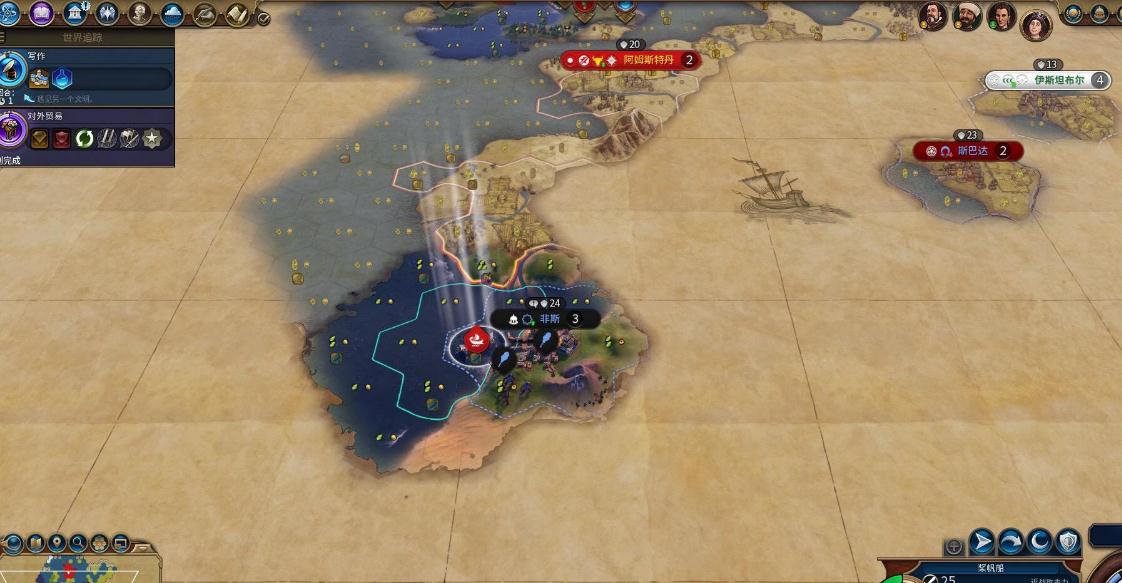Open the scroll and feather icon
Image resolution: width=1122 pixels, height=583 pixels.
tap(237, 13)
